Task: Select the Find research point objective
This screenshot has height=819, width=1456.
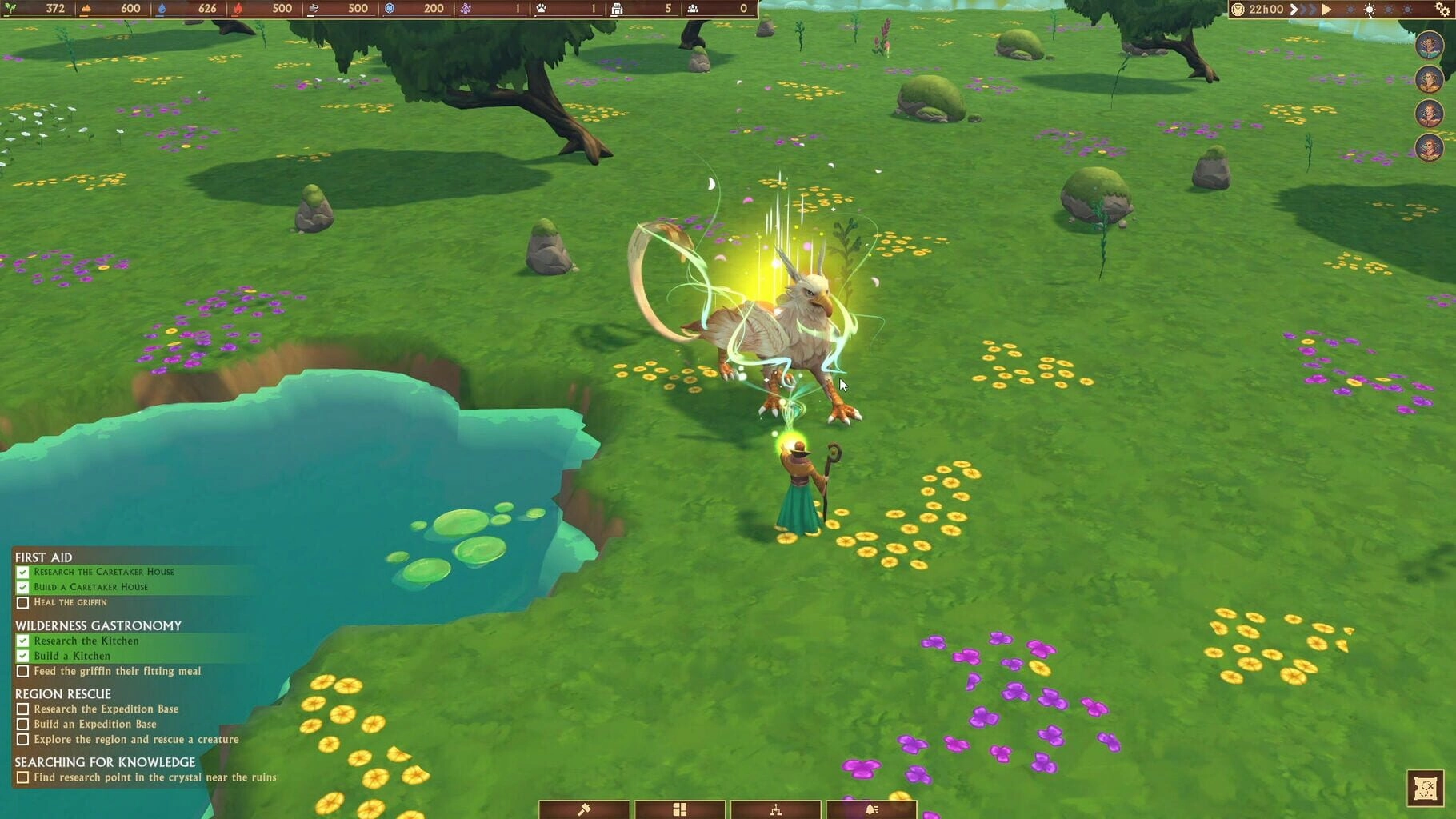Action: coord(154,777)
